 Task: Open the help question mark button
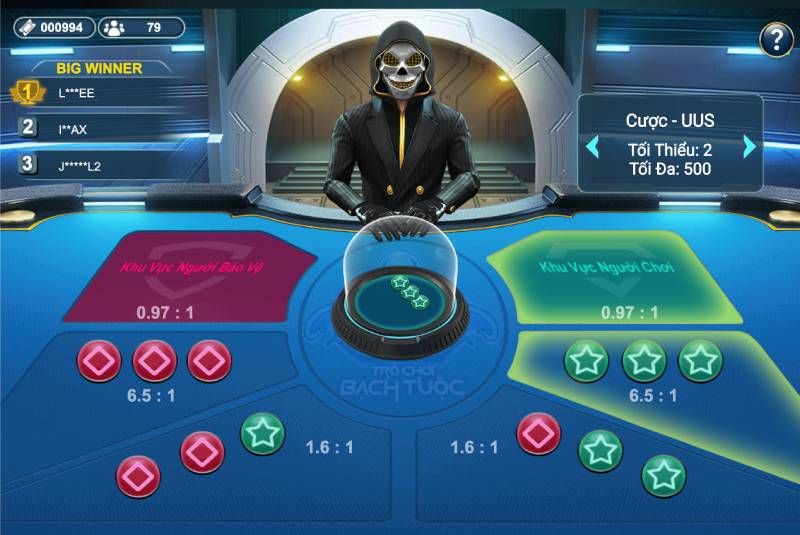tap(776, 40)
